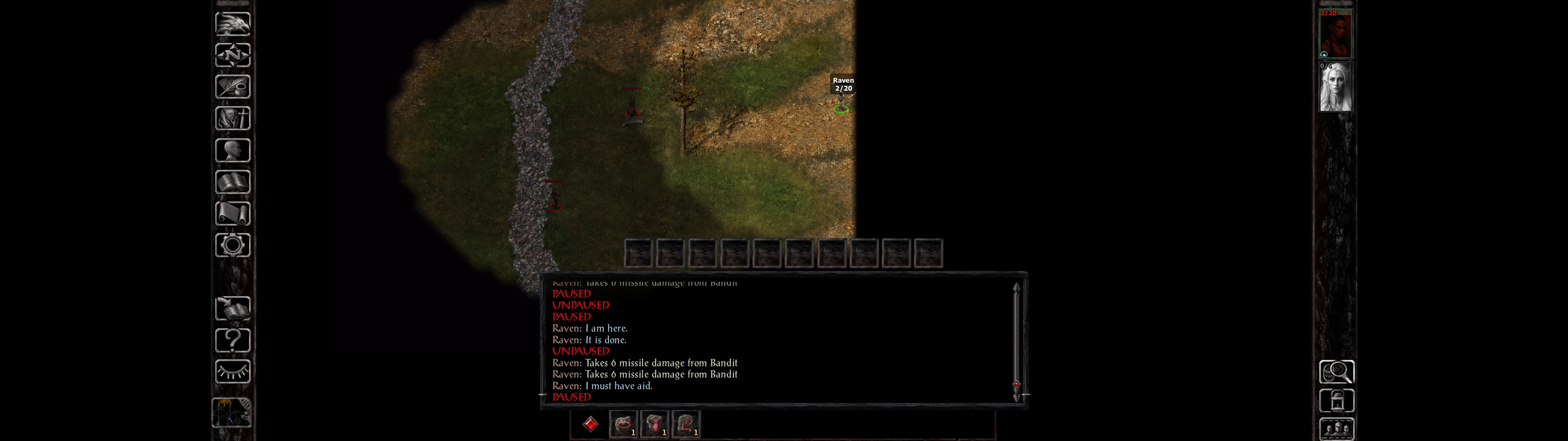This screenshot has width=1568, height=441.
Task: Open the area map with the compass icon
Action: [x=232, y=55]
